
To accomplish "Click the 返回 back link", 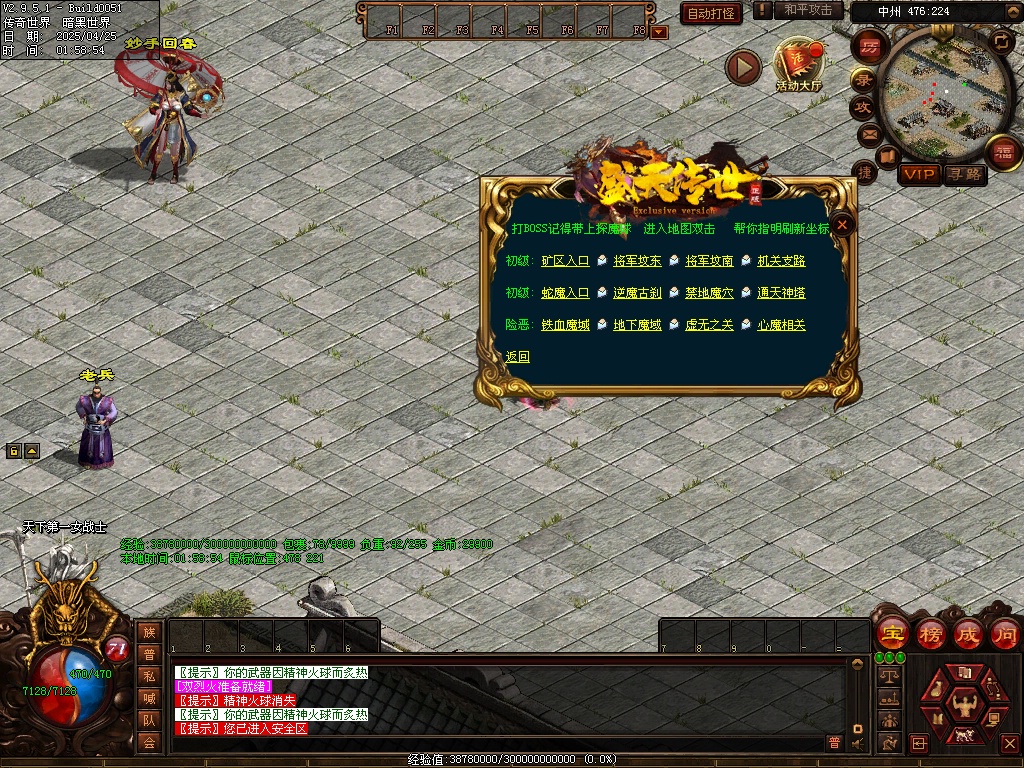I will [x=518, y=357].
